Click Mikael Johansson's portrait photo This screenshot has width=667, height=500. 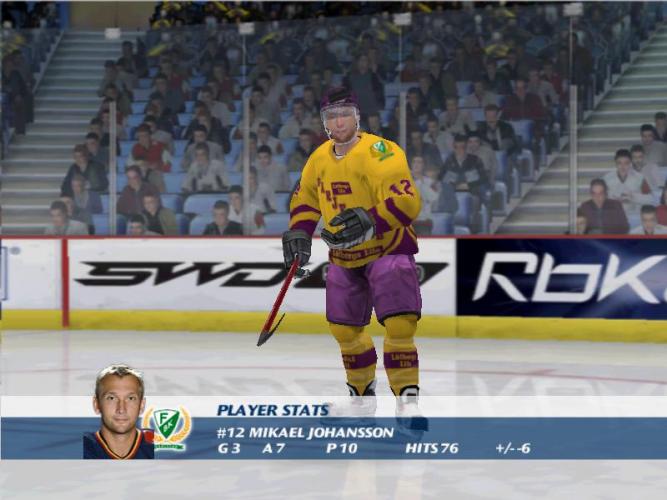click(118, 412)
